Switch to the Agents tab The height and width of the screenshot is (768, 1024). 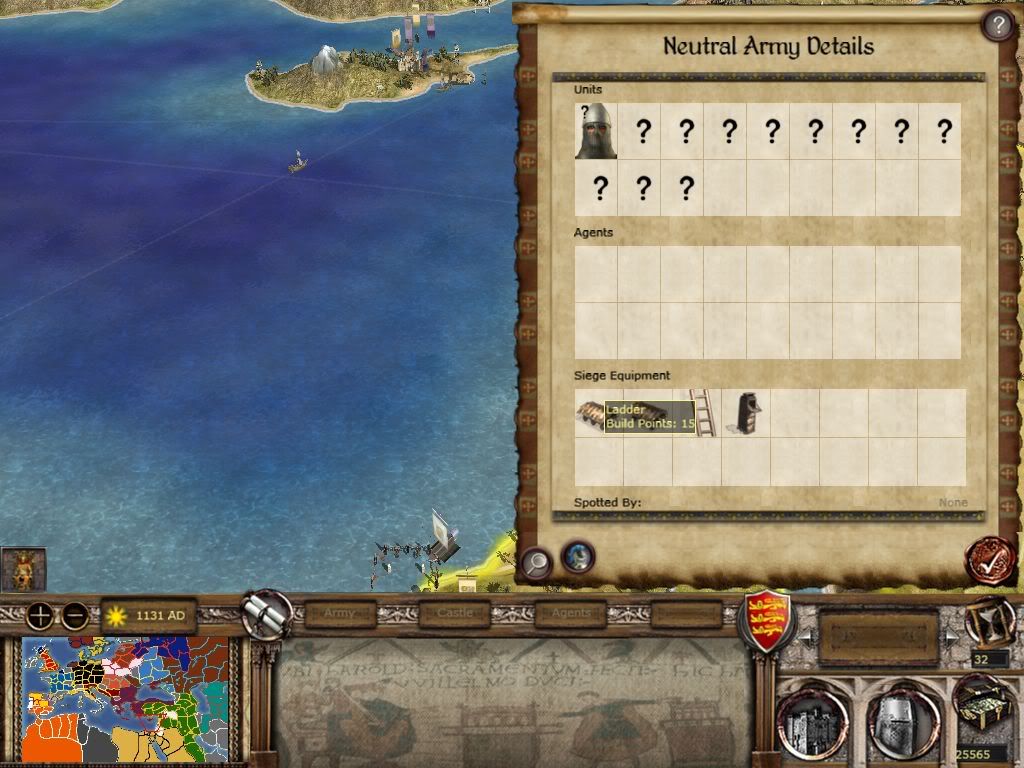(571, 613)
